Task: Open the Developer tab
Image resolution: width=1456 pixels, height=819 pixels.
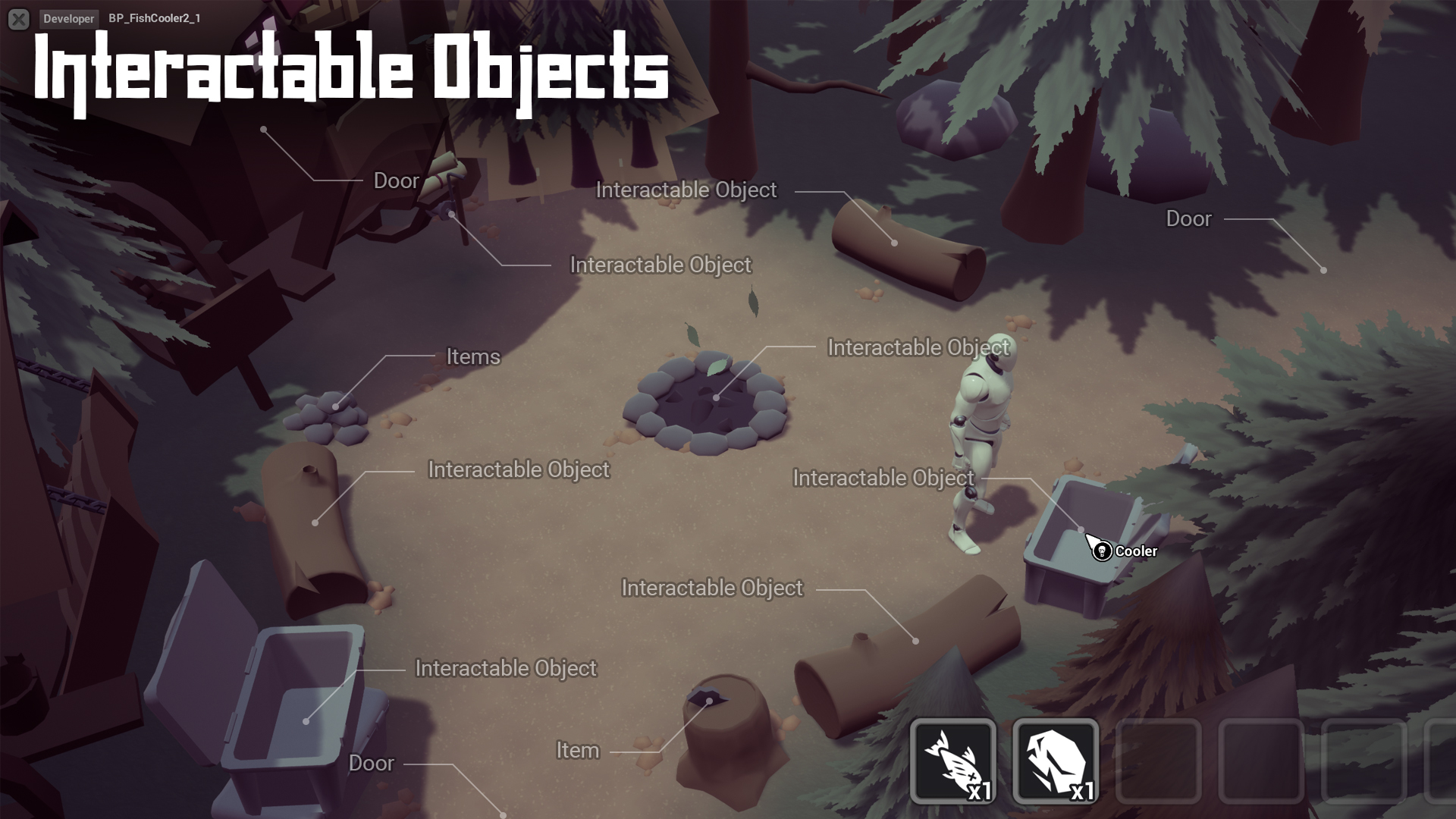Action: coord(68,19)
